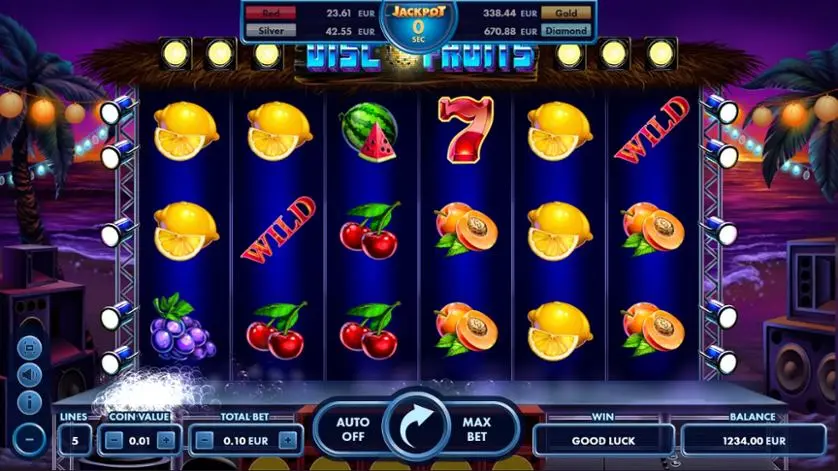Spin the reels with the arrow button
The image size is (838, 471).
pos(418,430)
